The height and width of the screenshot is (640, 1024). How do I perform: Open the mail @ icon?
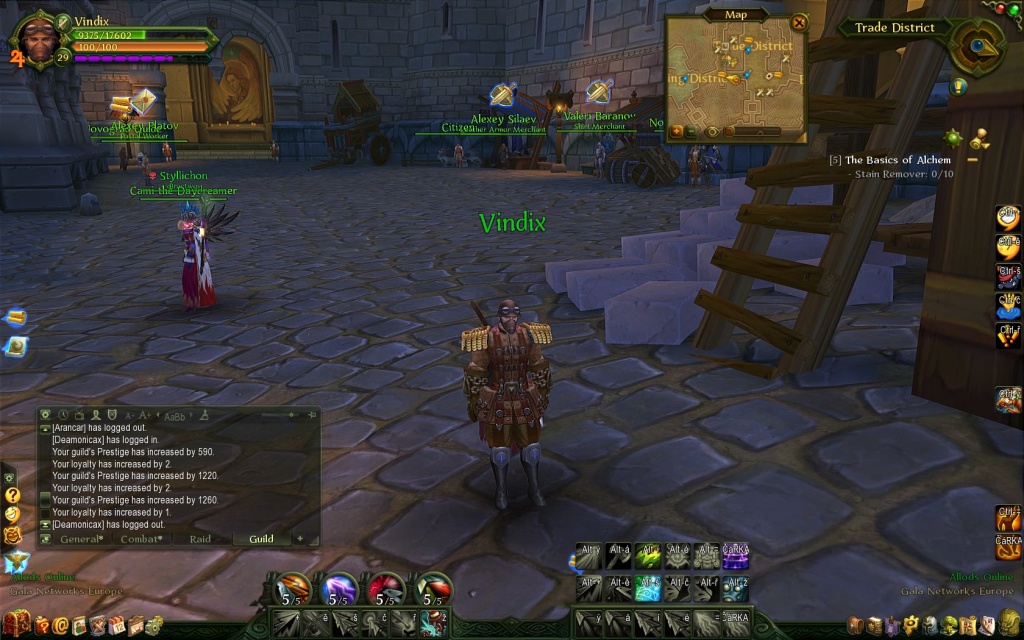click(60, 626)
